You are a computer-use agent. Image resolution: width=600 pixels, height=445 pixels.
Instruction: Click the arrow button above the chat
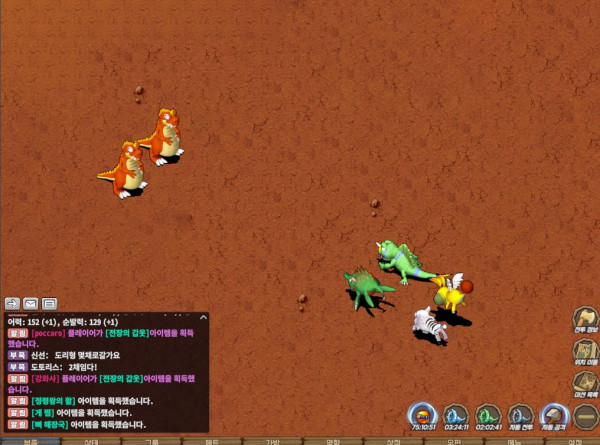[x=13, y=302]
